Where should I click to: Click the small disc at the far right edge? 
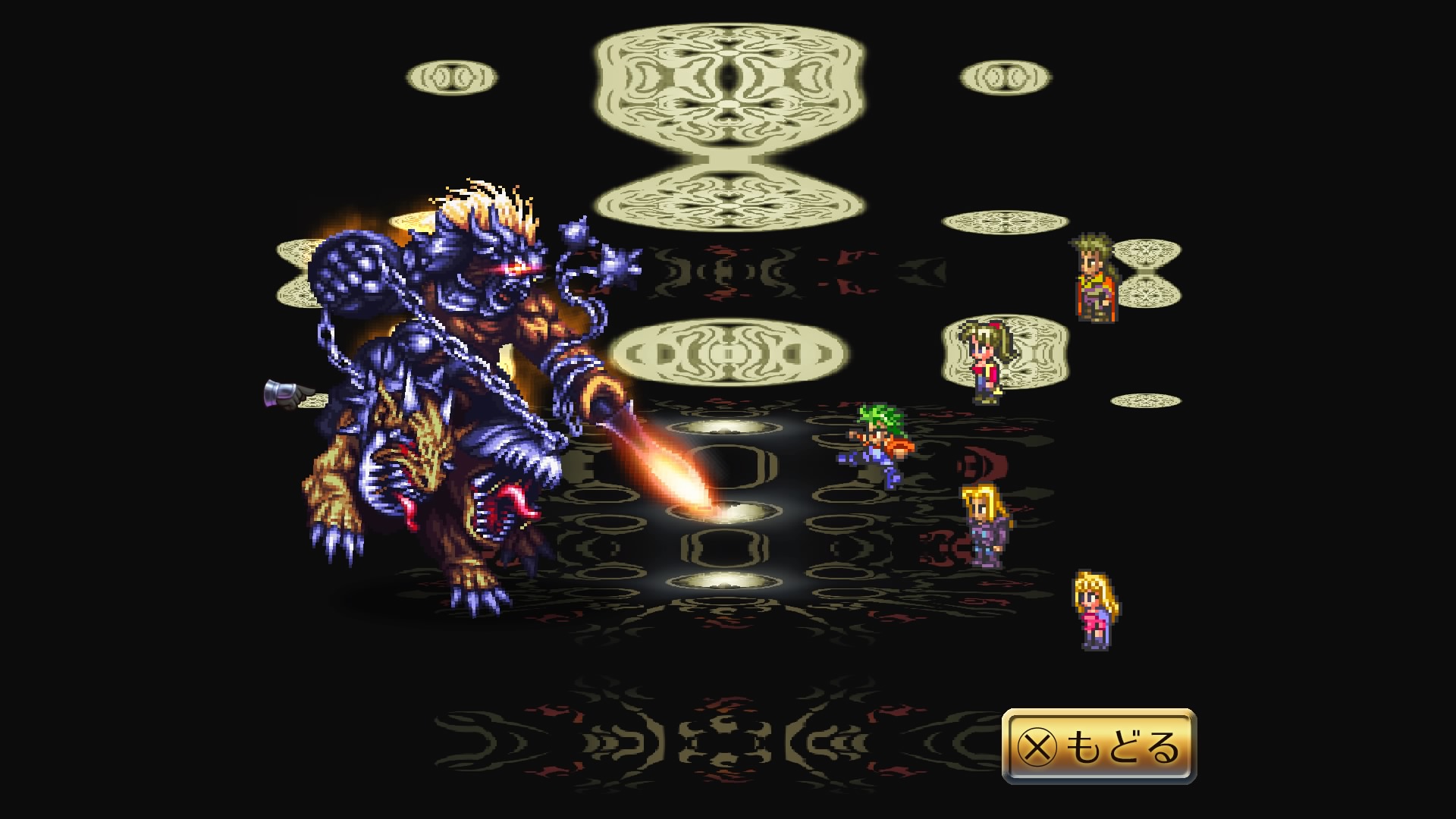(1146, 400)
